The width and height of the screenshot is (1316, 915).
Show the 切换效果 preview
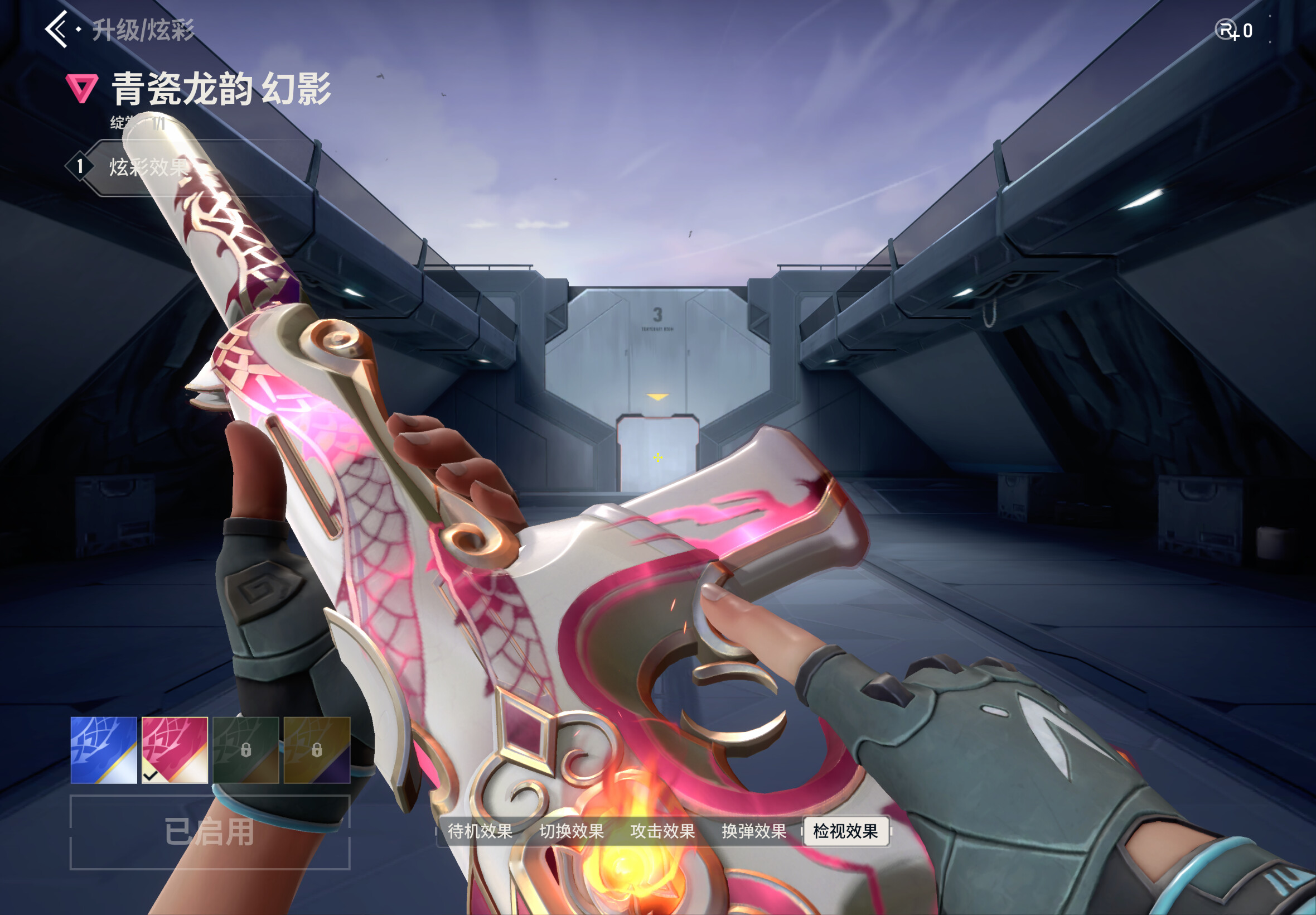571,831
